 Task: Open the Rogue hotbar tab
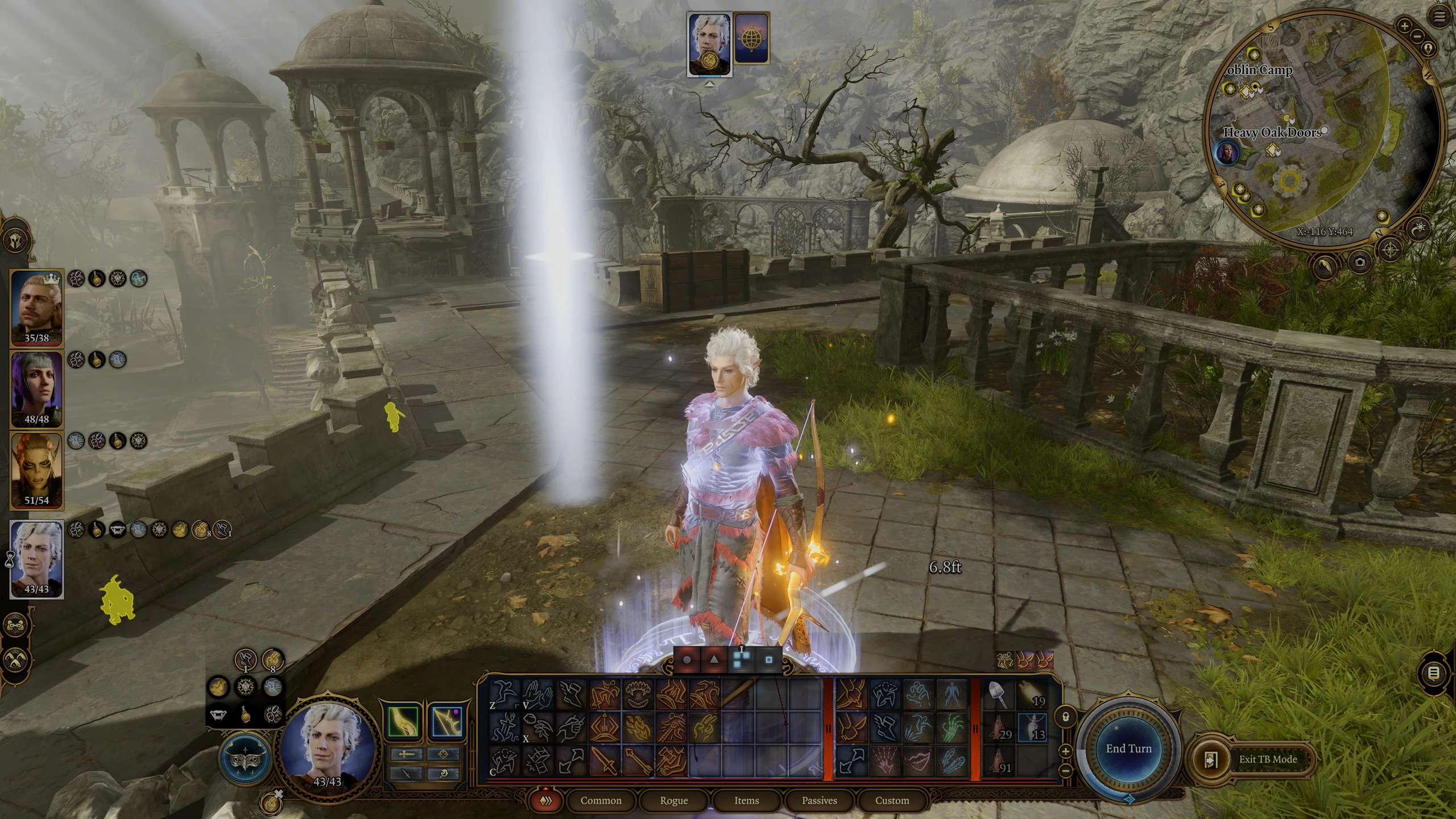pyautogui.click(x=673, y=800)
